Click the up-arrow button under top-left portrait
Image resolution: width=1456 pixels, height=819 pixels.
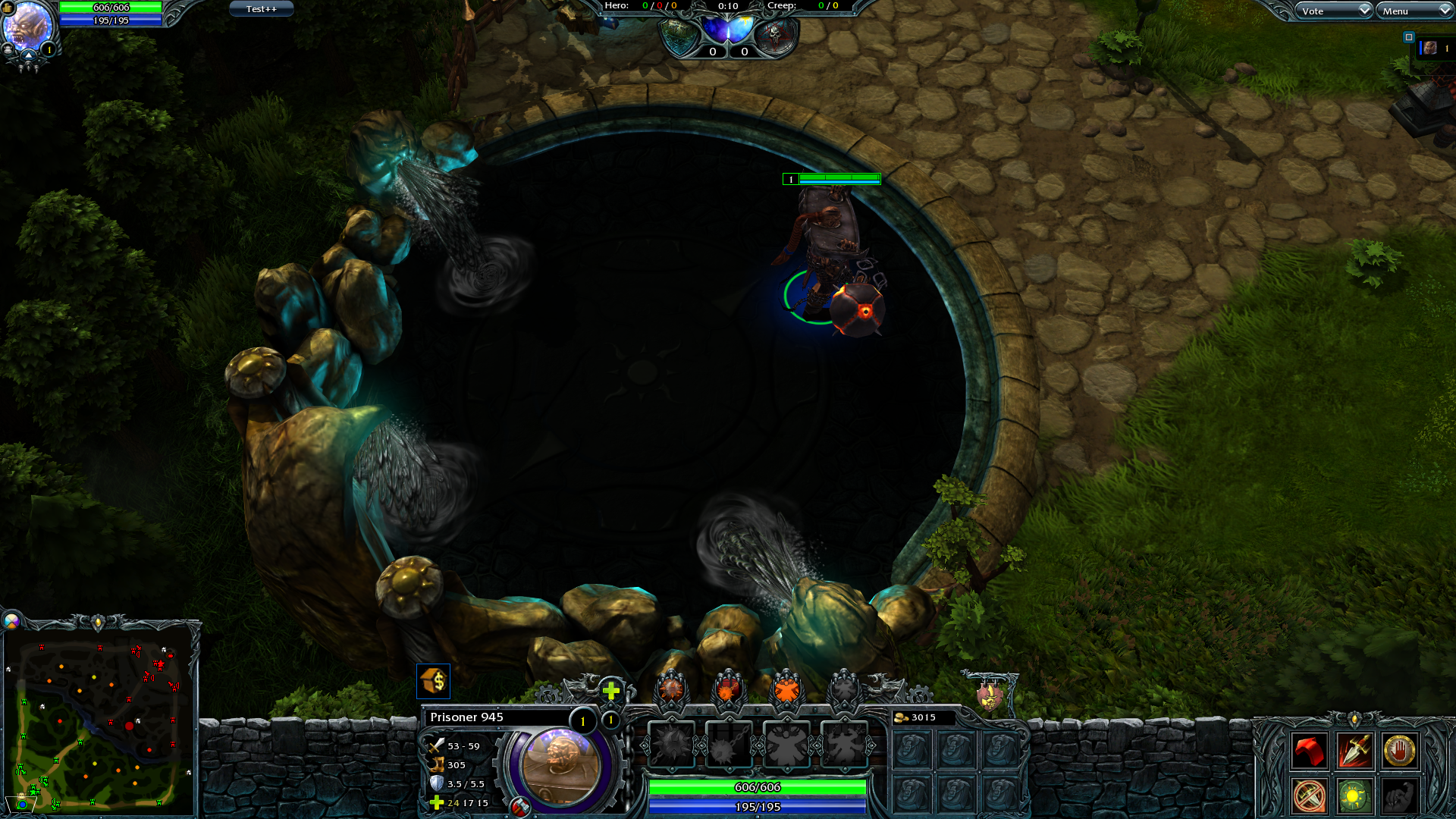coord(29,55)
